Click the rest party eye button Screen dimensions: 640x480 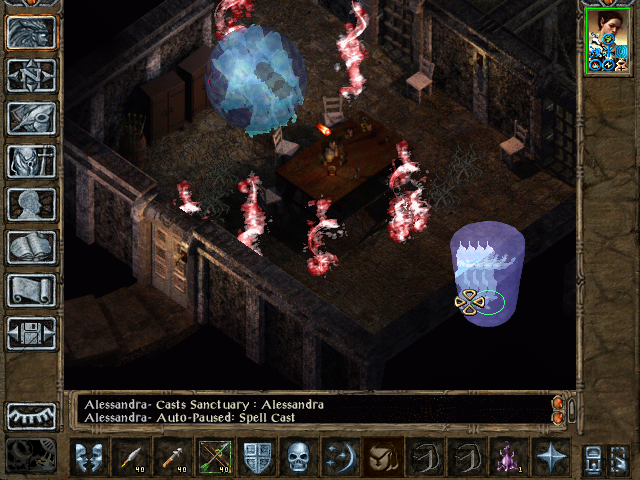pos(31,415)
